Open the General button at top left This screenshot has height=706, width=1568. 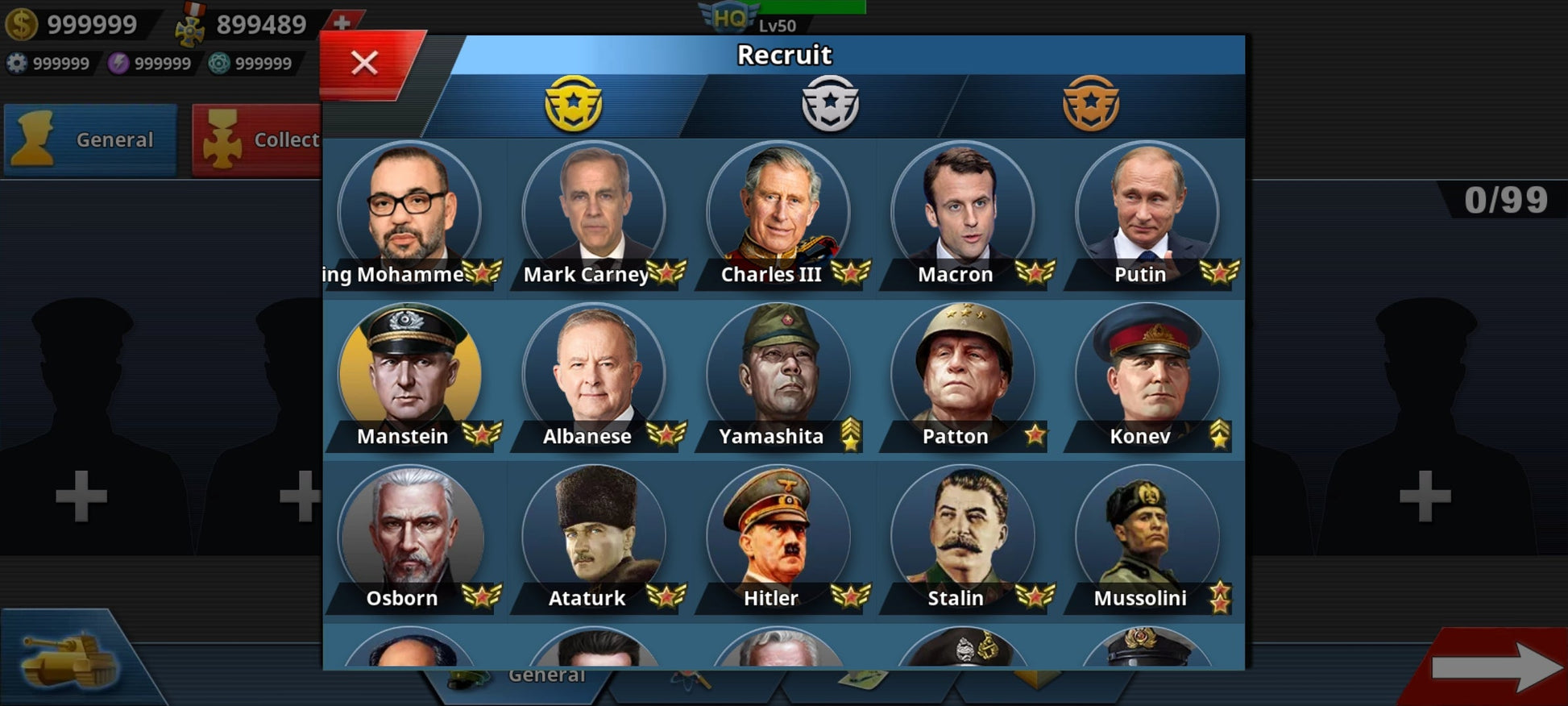[90, 139]
